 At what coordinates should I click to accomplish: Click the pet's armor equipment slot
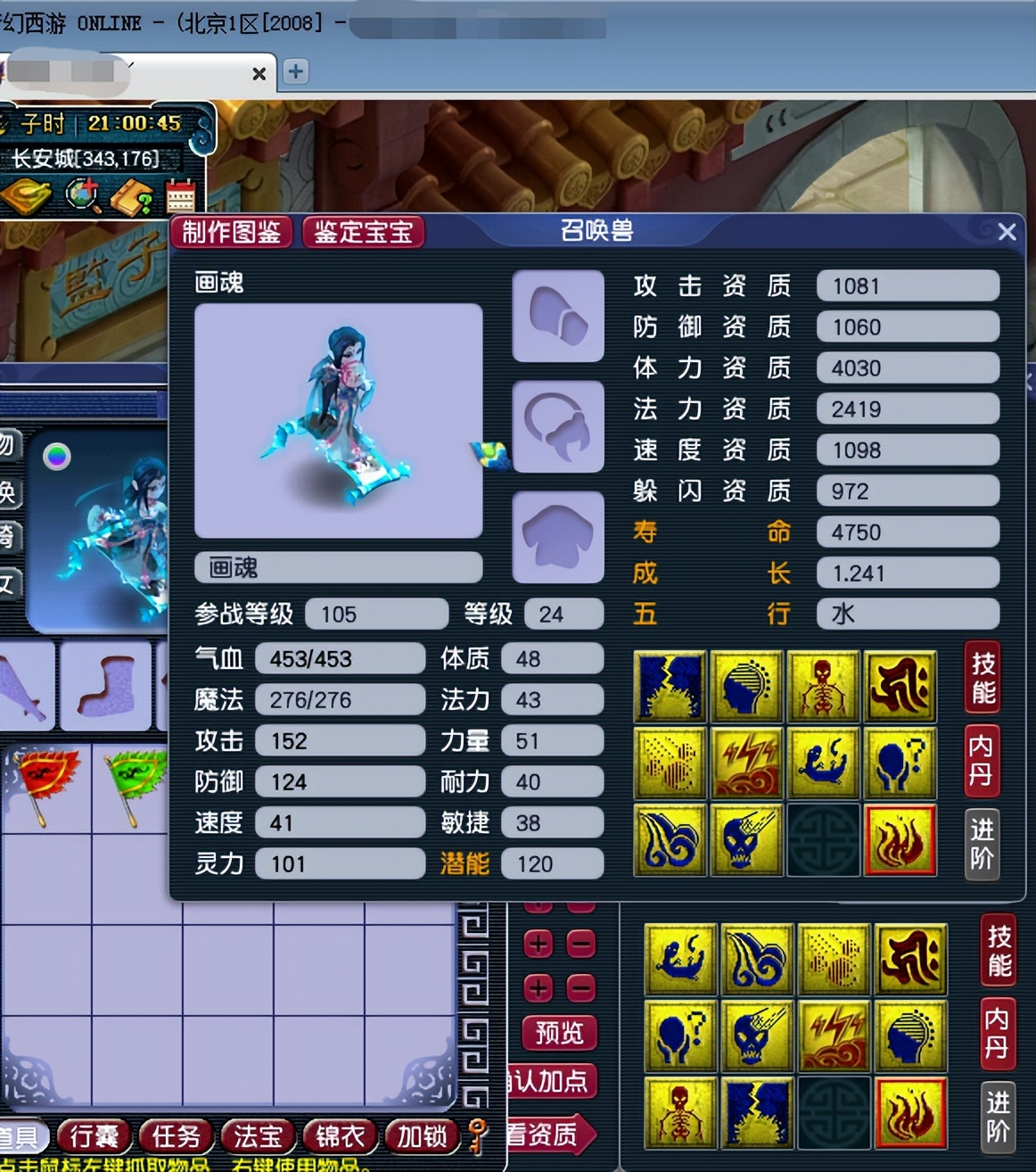pos(558,536)
